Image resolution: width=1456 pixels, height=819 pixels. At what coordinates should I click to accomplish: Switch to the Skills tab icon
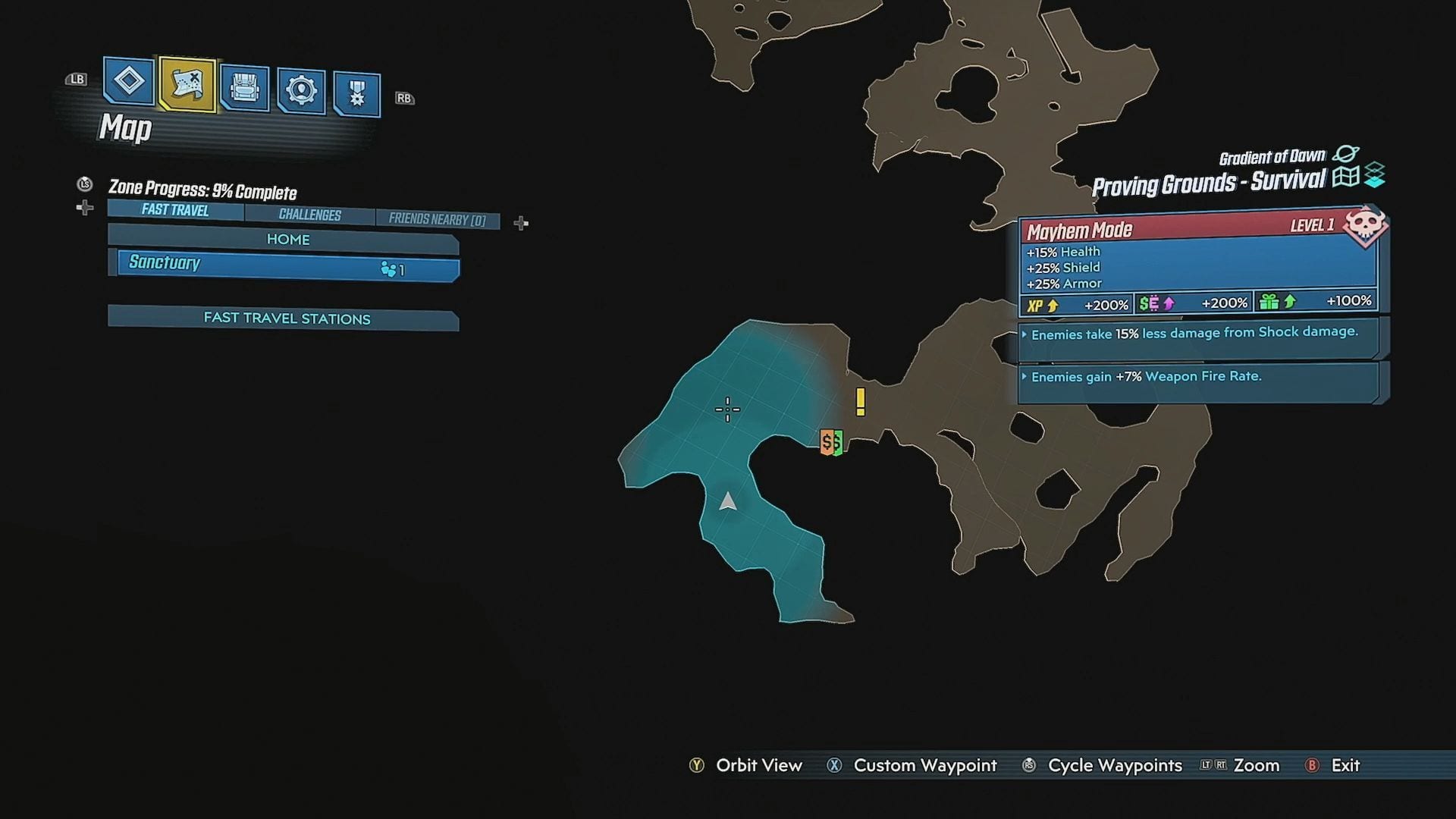point(301,91)
